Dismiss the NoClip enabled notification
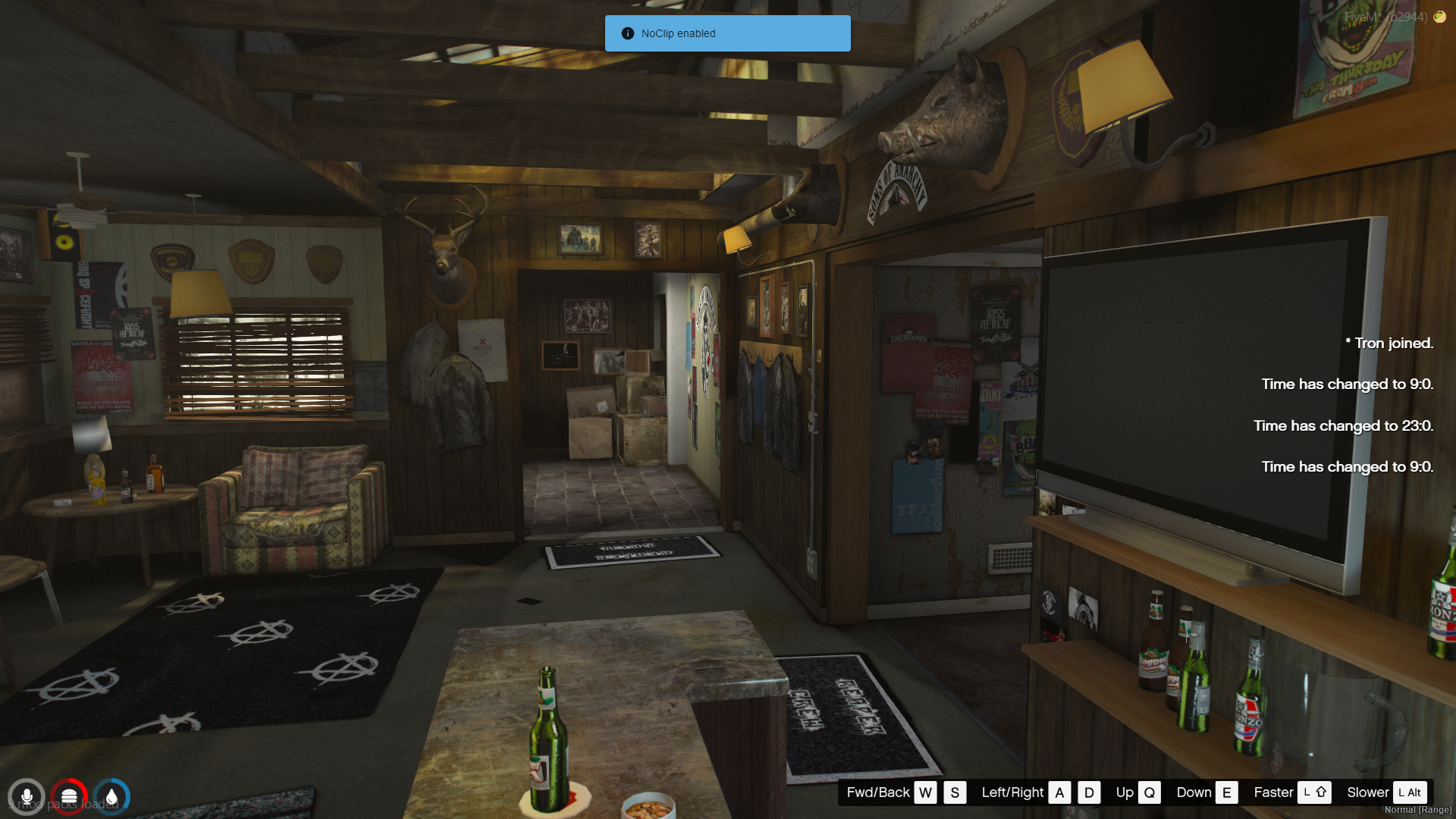The height and width of the screenshot is (819, 1456). [x=727, y=33]
